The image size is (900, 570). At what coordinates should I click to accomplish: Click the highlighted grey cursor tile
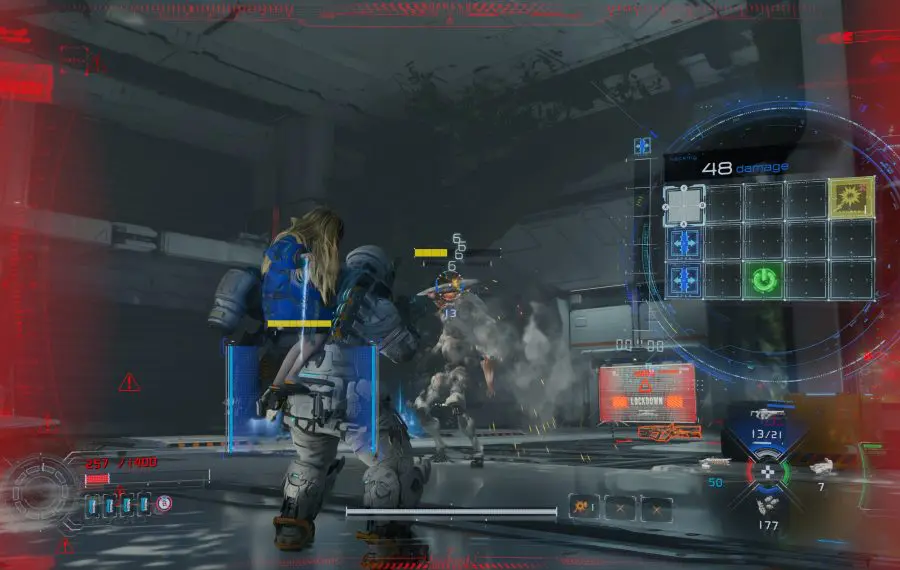[x=684, y=205]
